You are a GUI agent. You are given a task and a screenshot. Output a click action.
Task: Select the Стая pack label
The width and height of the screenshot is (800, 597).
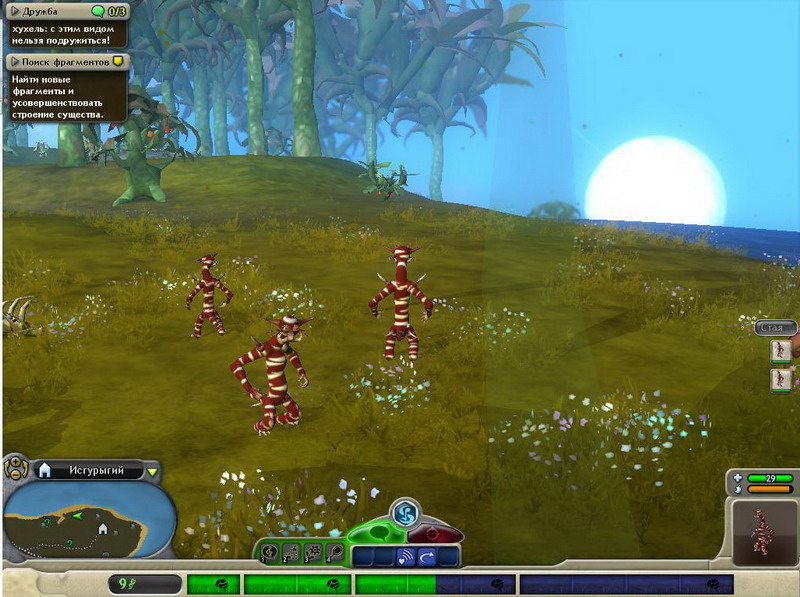coord(775,327)
